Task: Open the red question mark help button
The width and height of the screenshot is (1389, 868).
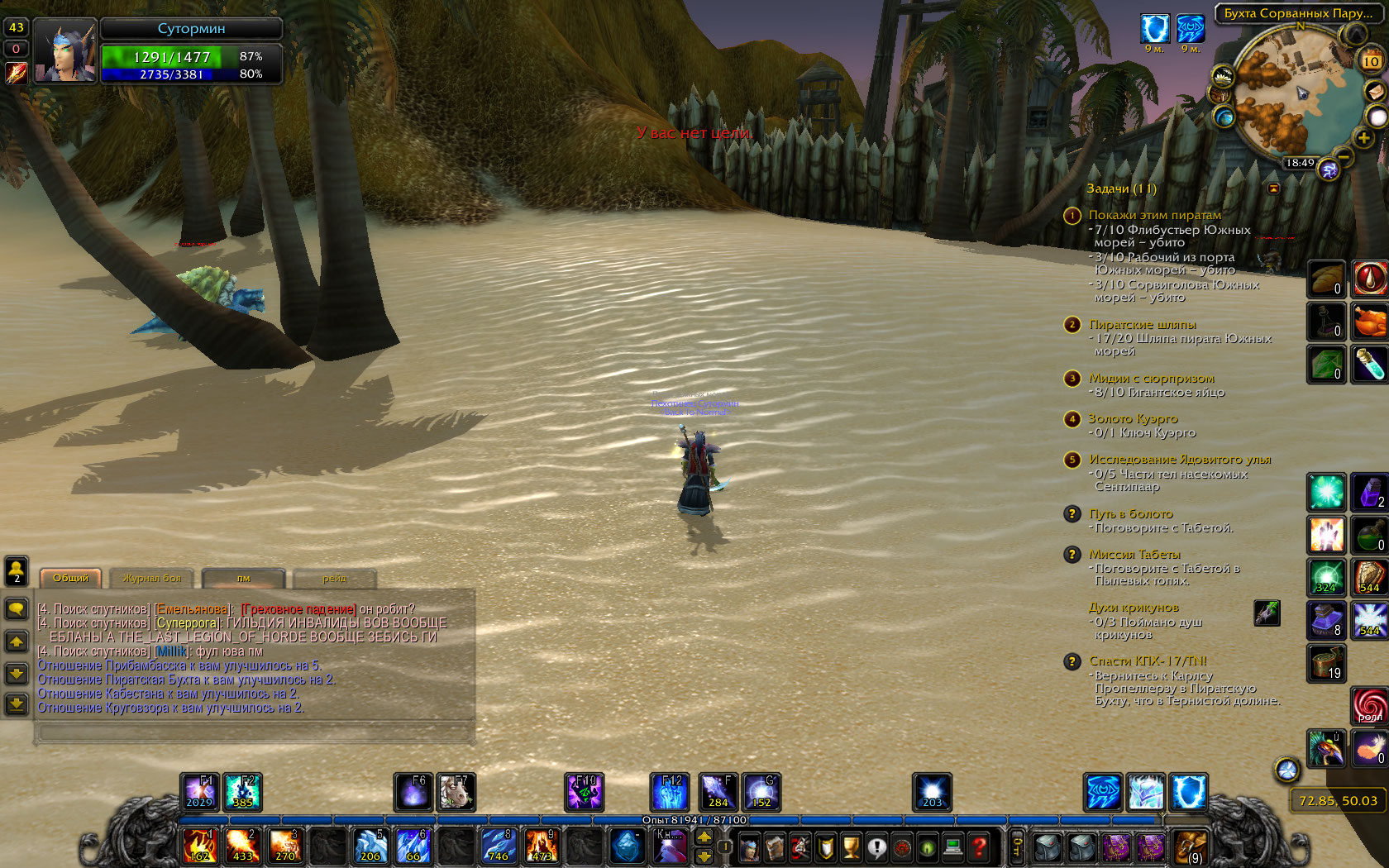Action: tap(979, 847)
